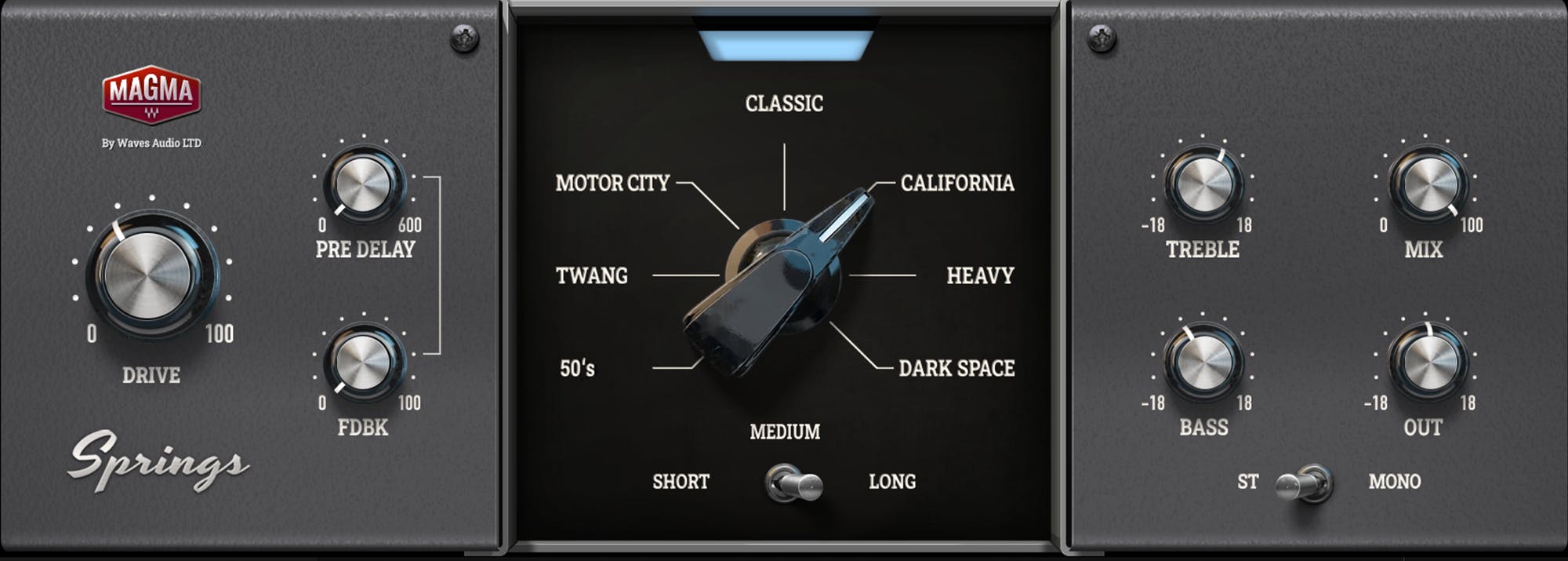Click the large Drive knob
The image size is (1568, 561).
coord(151,273)
